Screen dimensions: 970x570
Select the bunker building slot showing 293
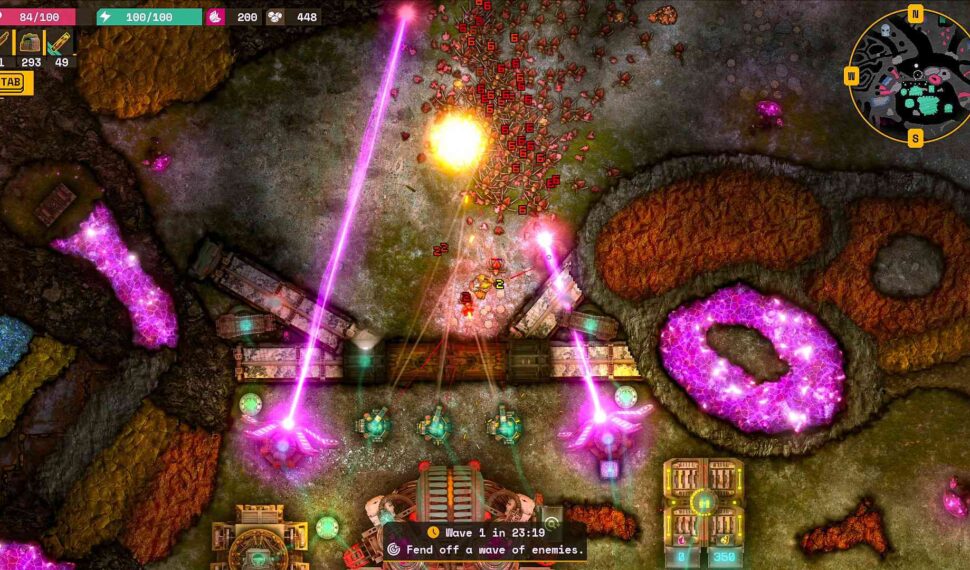click(x=31, y=43)
